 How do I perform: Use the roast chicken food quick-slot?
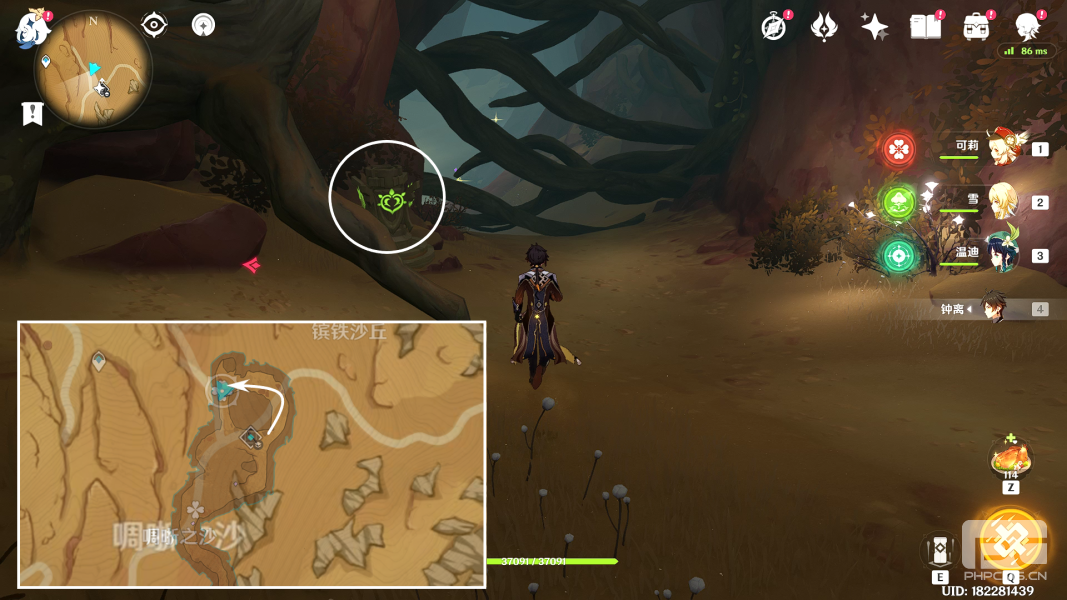[1011, 461]
